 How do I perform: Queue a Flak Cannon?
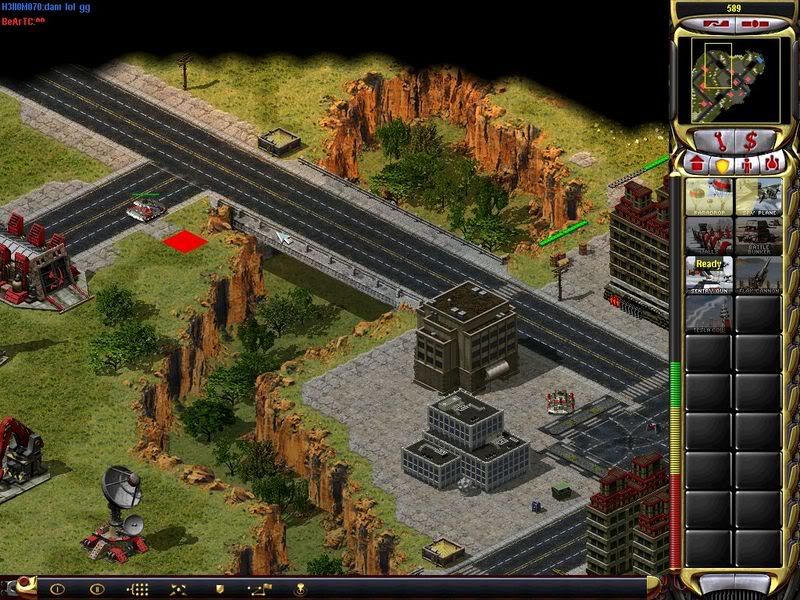758,274
